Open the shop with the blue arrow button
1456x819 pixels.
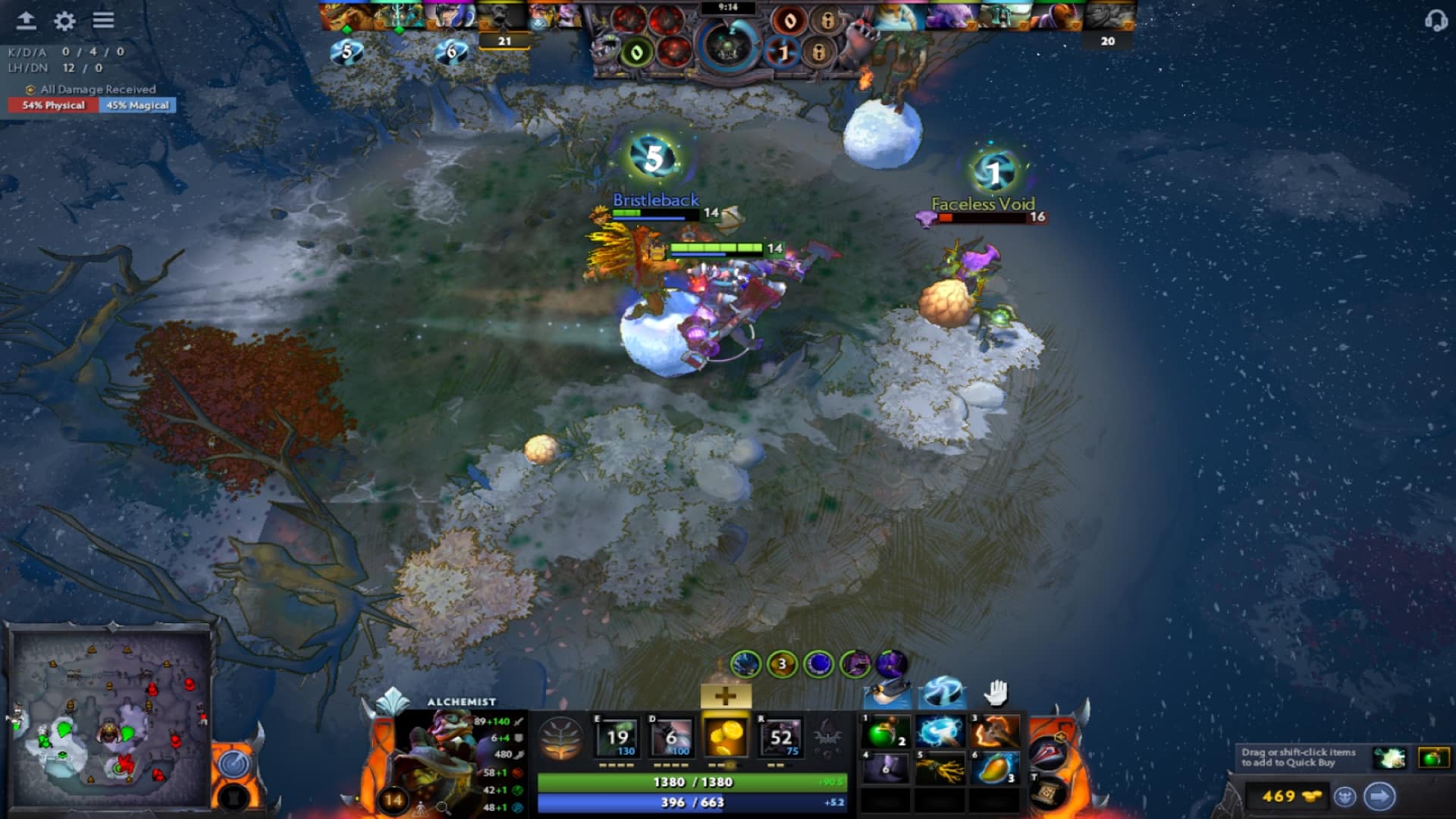(1381, 795)
